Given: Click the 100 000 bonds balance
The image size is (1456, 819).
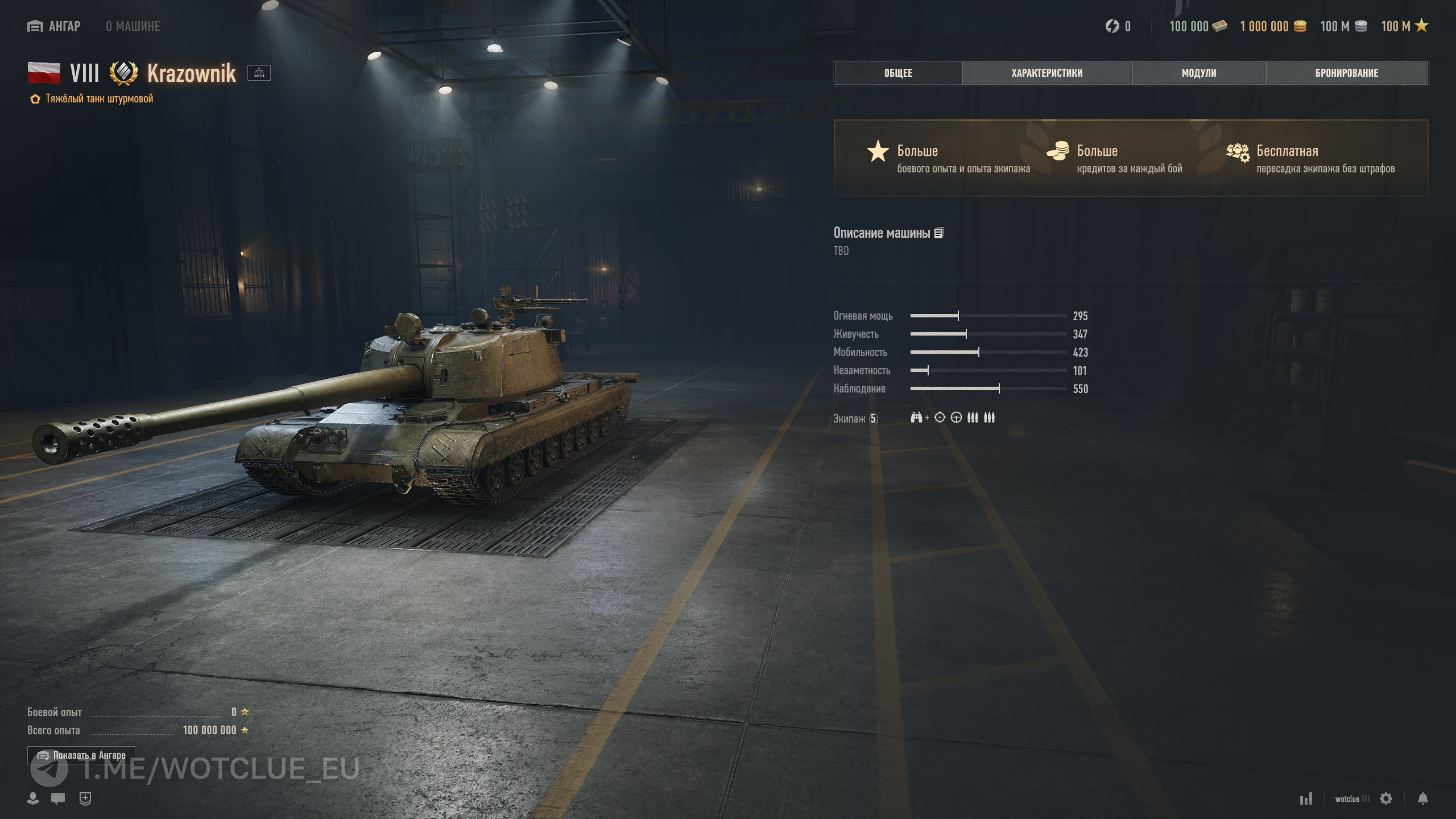Looking at the screenshot, I should pos(1198,26).
